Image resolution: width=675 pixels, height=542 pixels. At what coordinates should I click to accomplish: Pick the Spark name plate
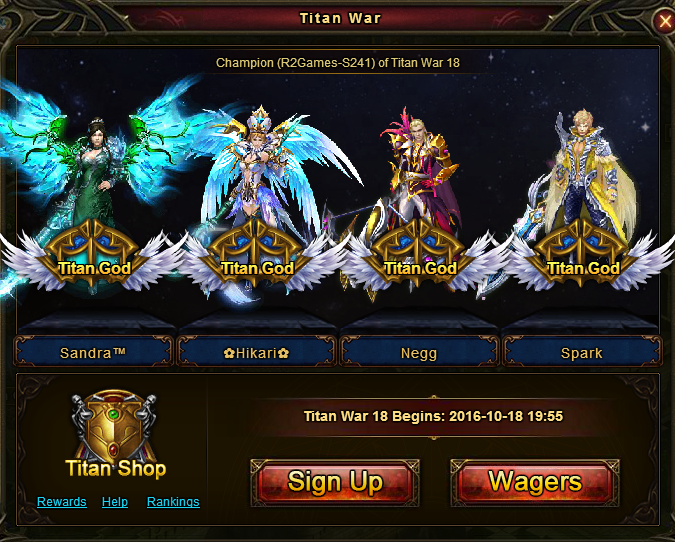tap(581, 352)
